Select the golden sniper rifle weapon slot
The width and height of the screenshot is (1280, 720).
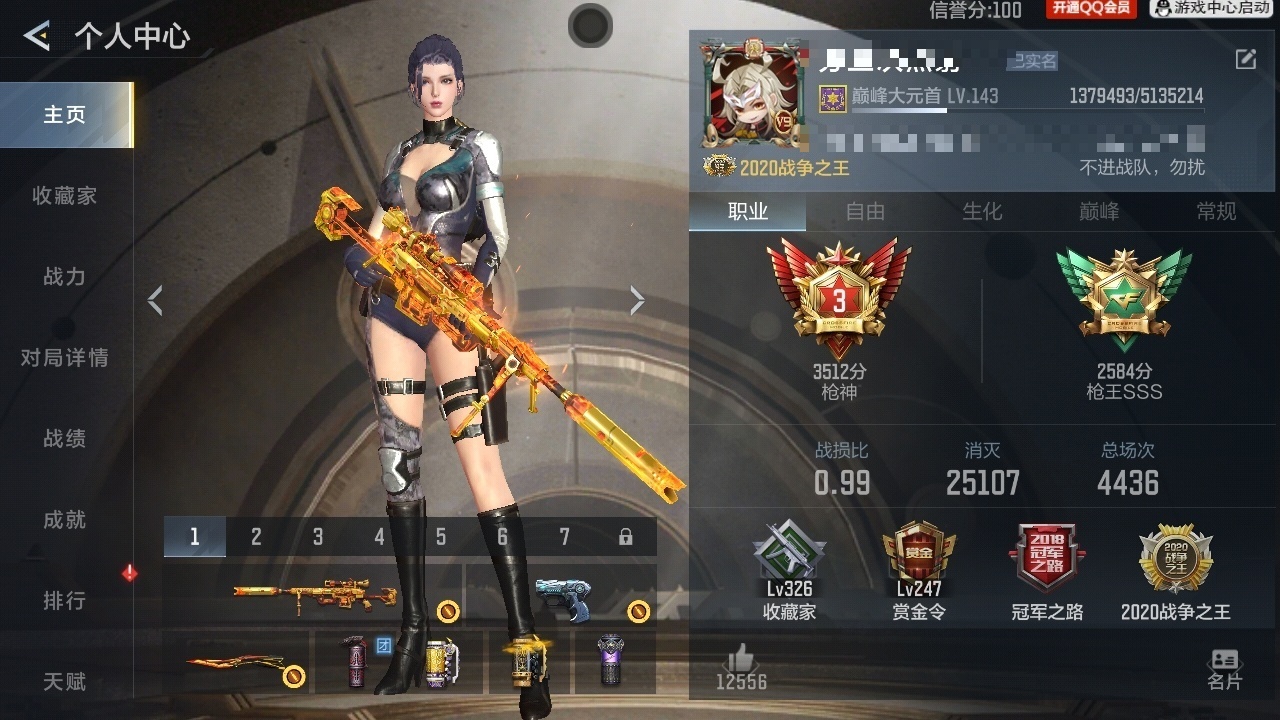(314, 594)
